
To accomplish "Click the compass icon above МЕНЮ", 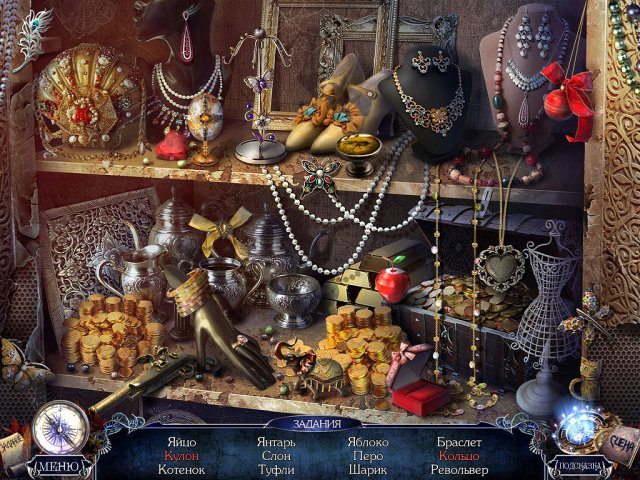I will coord(60,427).
